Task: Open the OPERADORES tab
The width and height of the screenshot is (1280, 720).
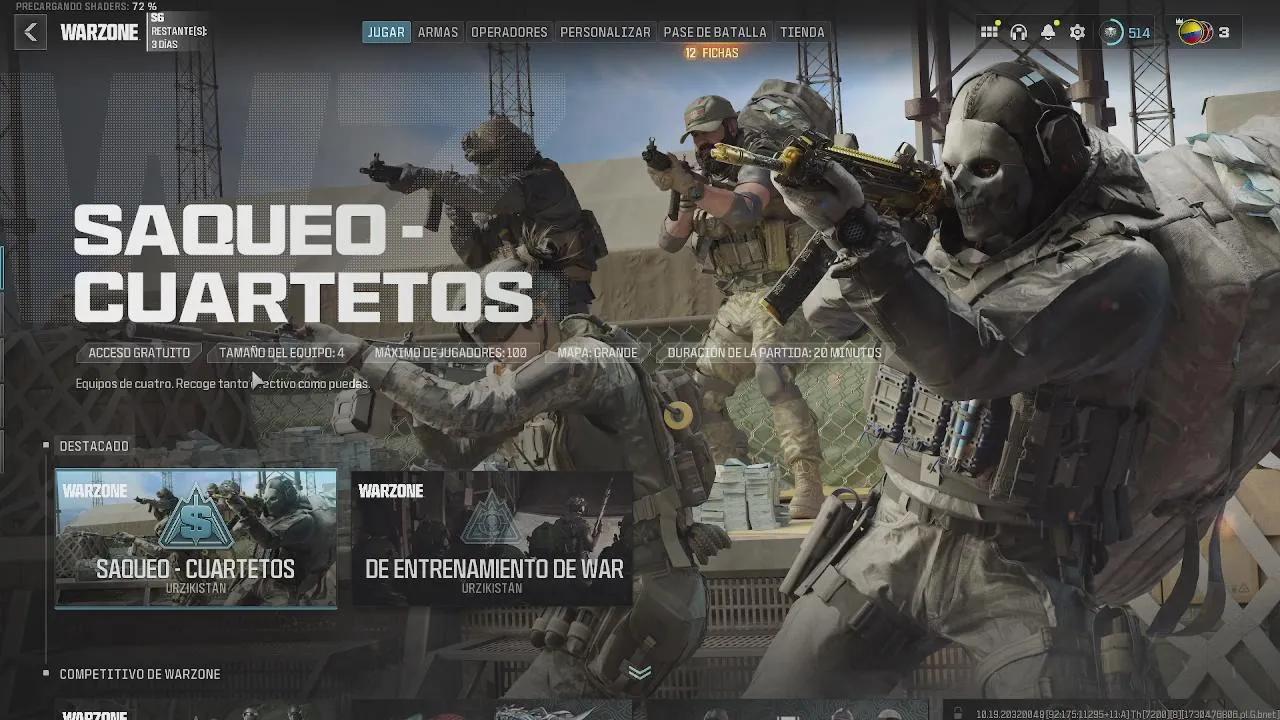Action: [x=510, y=31]
